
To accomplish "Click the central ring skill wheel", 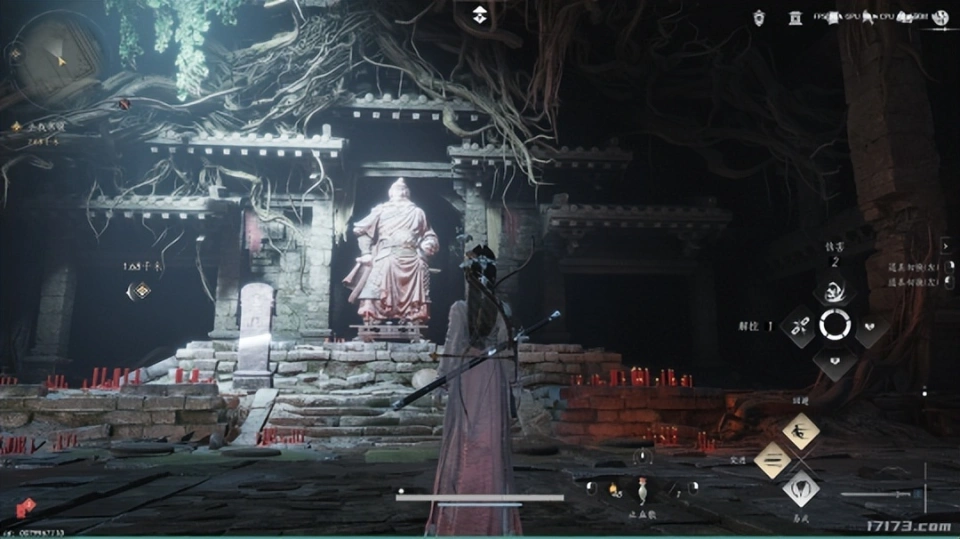I will click(x=834, y=325).
